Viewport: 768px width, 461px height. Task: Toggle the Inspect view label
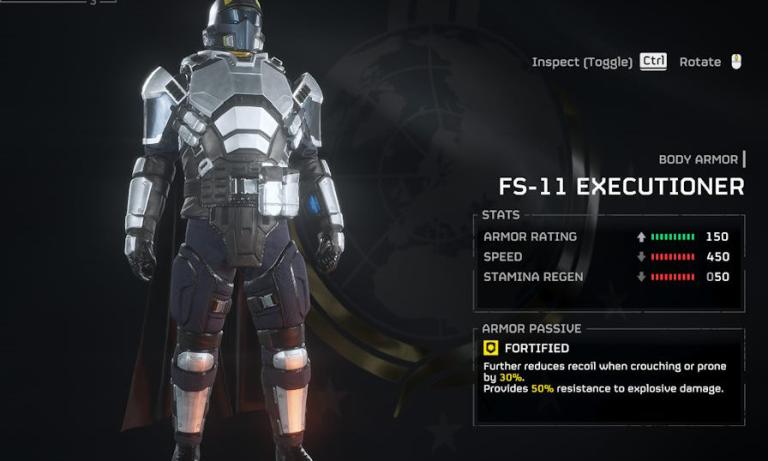582,62
